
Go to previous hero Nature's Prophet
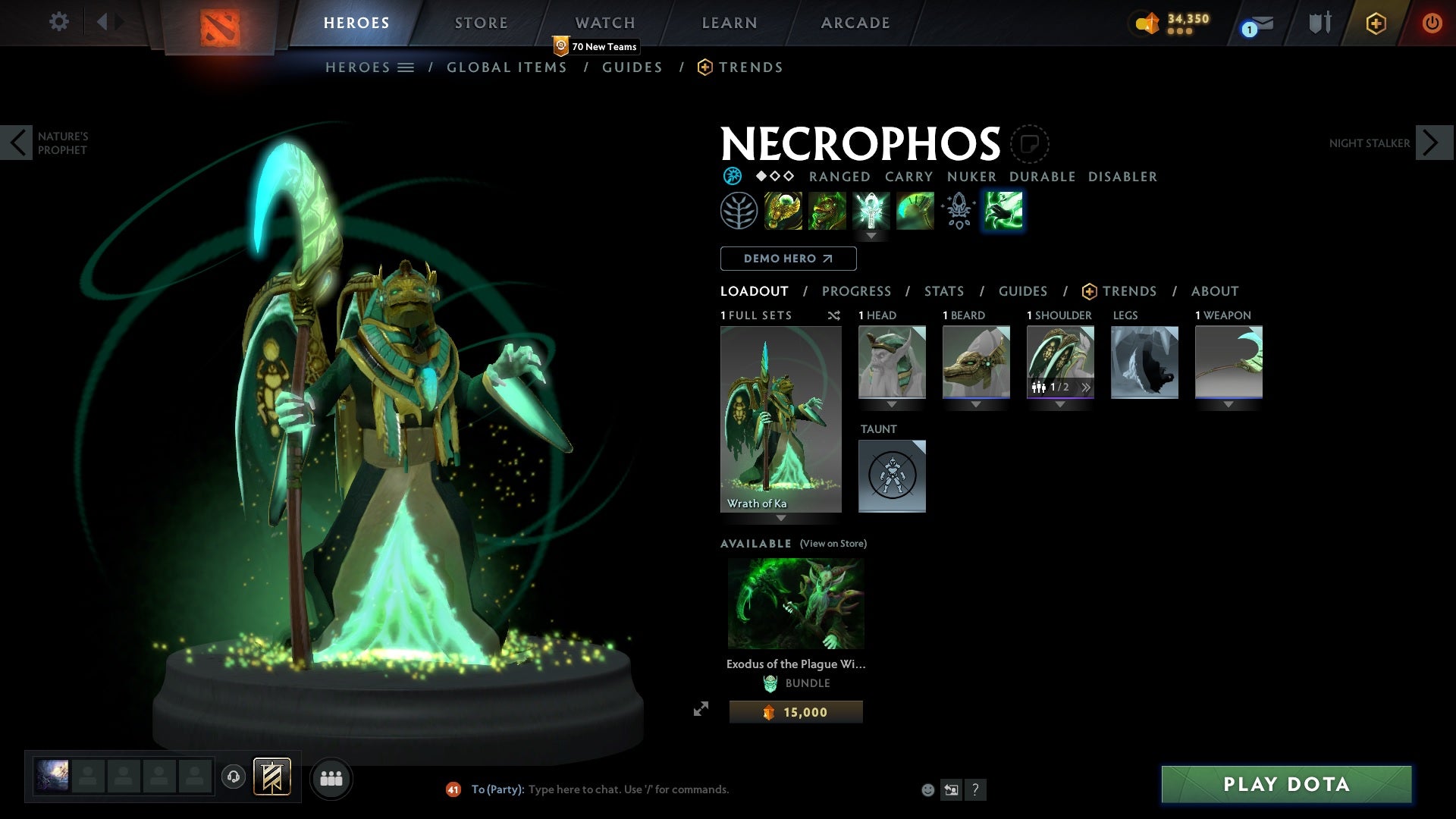point(17,143)
